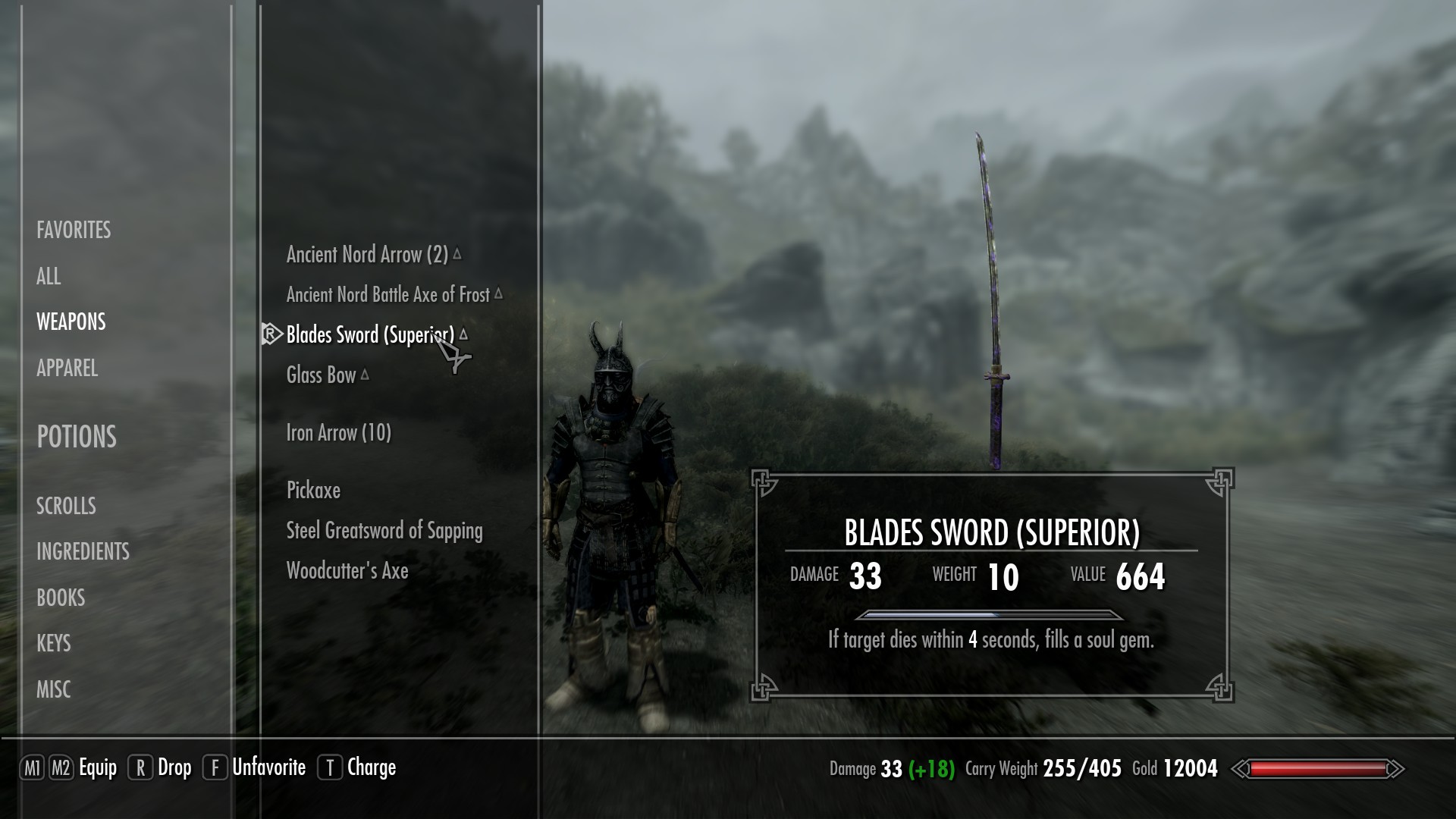This screenshot has height=819, width=1456.
Task: Click the F key icon beside Unfavorite
Action: click(x=217, y=767)
